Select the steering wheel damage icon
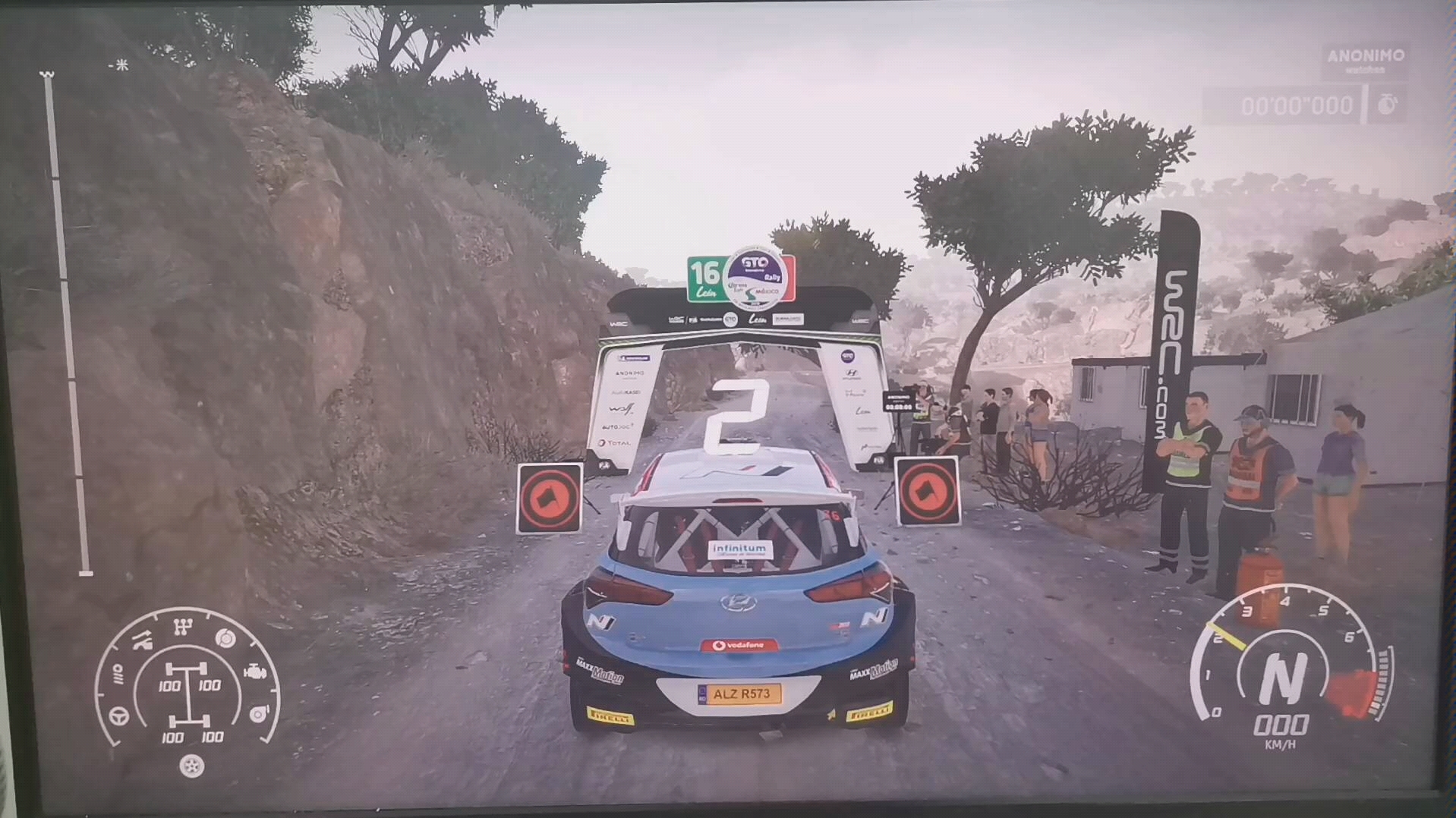 pyautogui.click(x=118, y=716)
